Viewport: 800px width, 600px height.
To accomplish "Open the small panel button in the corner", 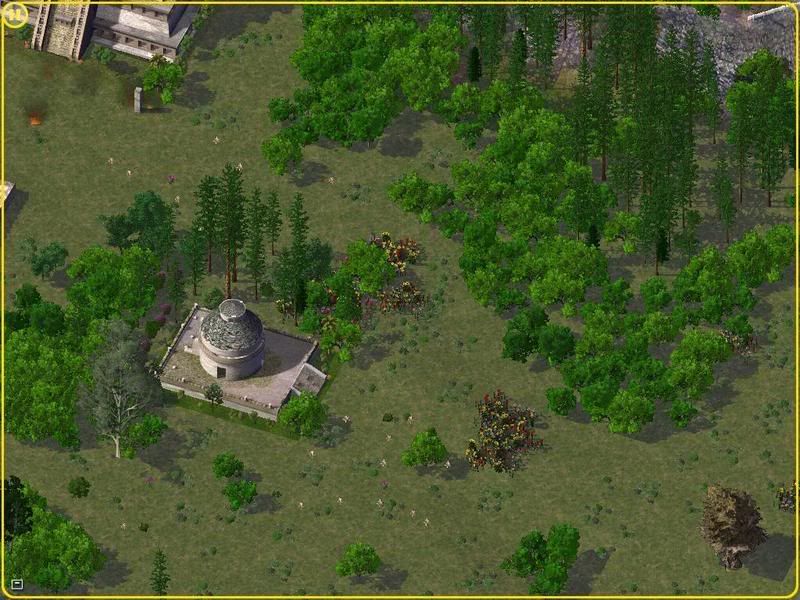I will [x=16, y=583].
